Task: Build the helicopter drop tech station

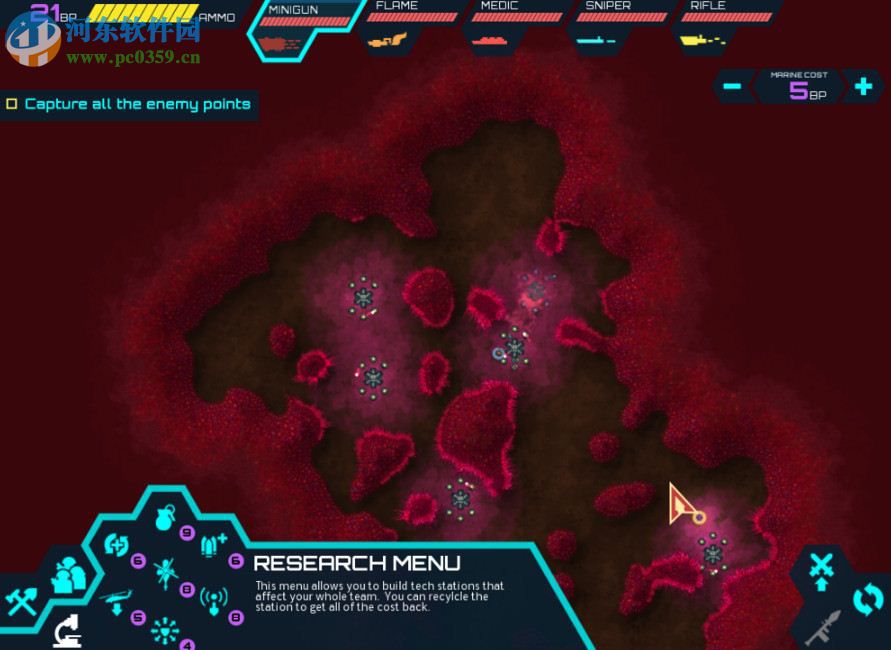Action: (117, 601)
